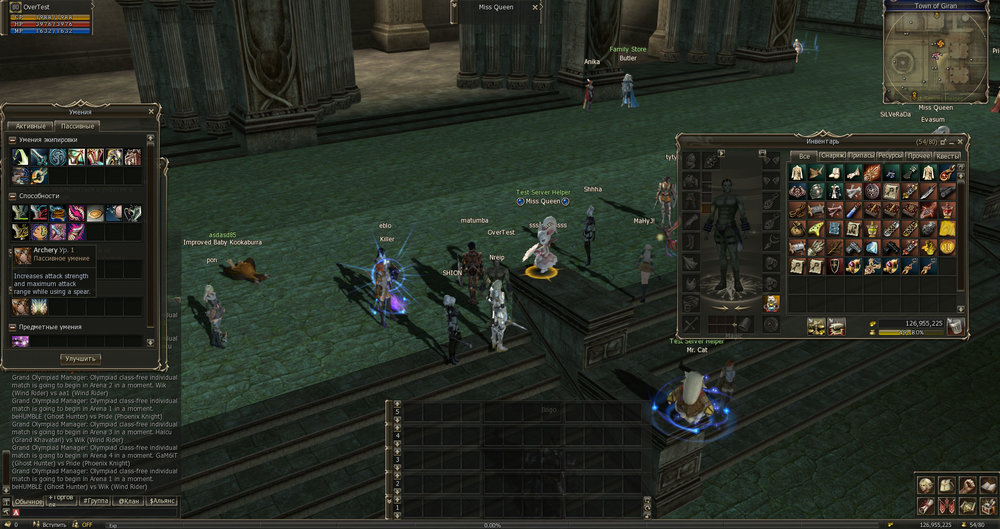Collapse the Предметные умения section
1000x529 pixels.
click(x=14, y=327)
